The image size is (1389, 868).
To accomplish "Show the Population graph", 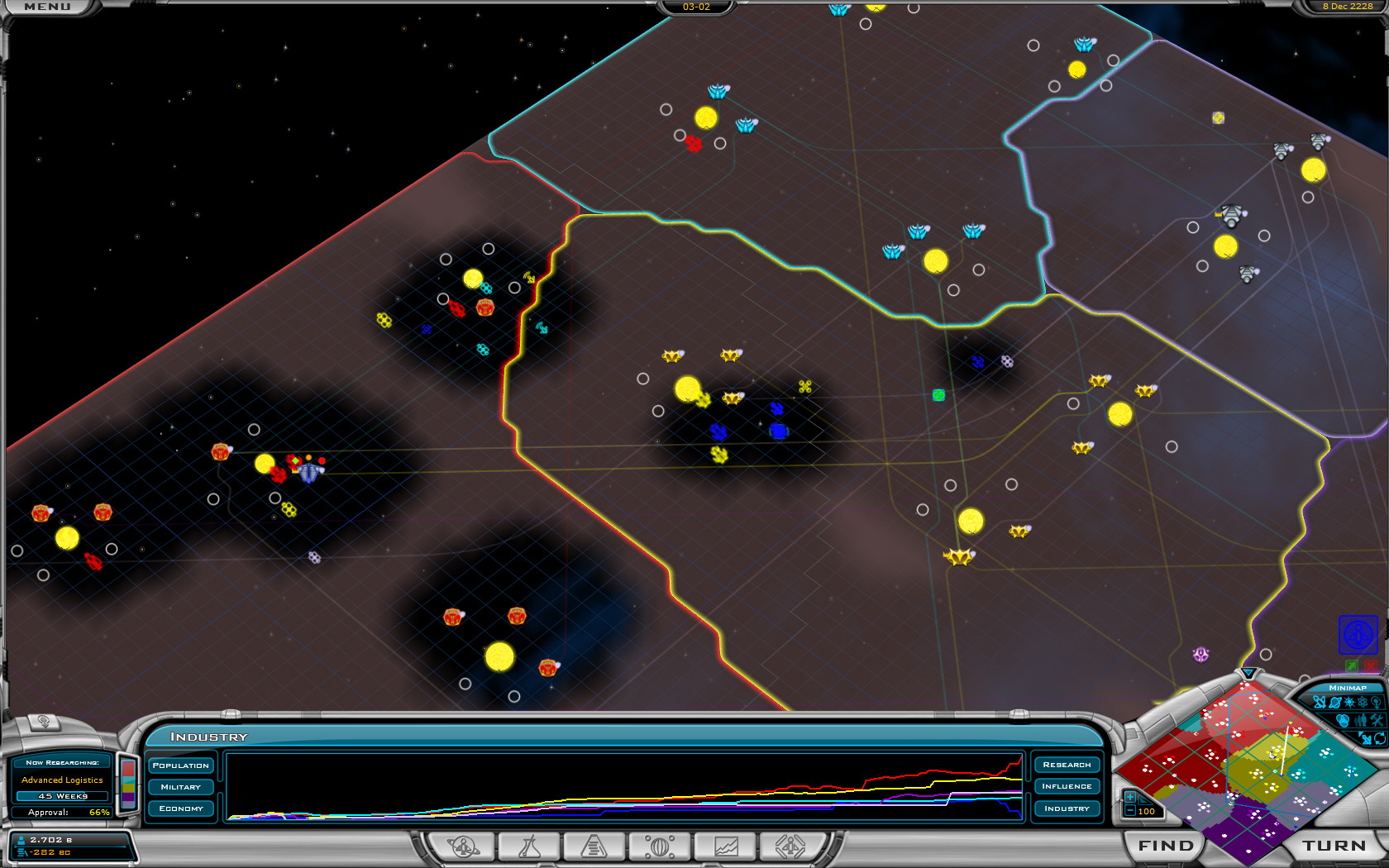I will click(181, 765).
